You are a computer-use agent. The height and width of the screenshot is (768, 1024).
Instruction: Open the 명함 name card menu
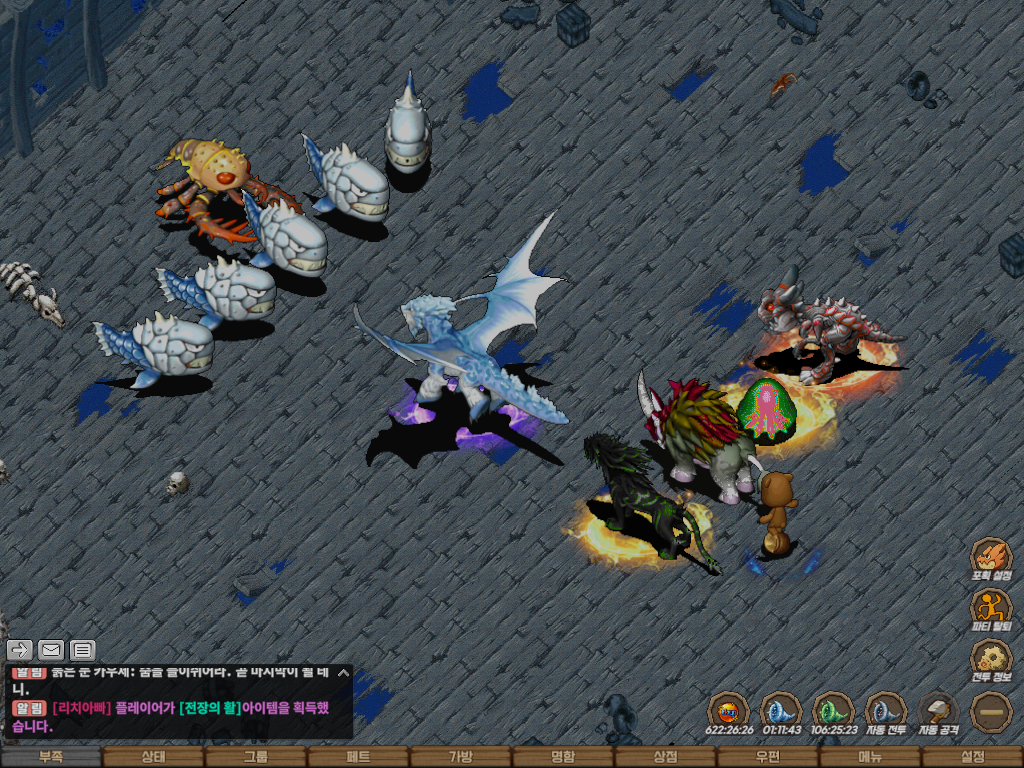coord(563,757)
